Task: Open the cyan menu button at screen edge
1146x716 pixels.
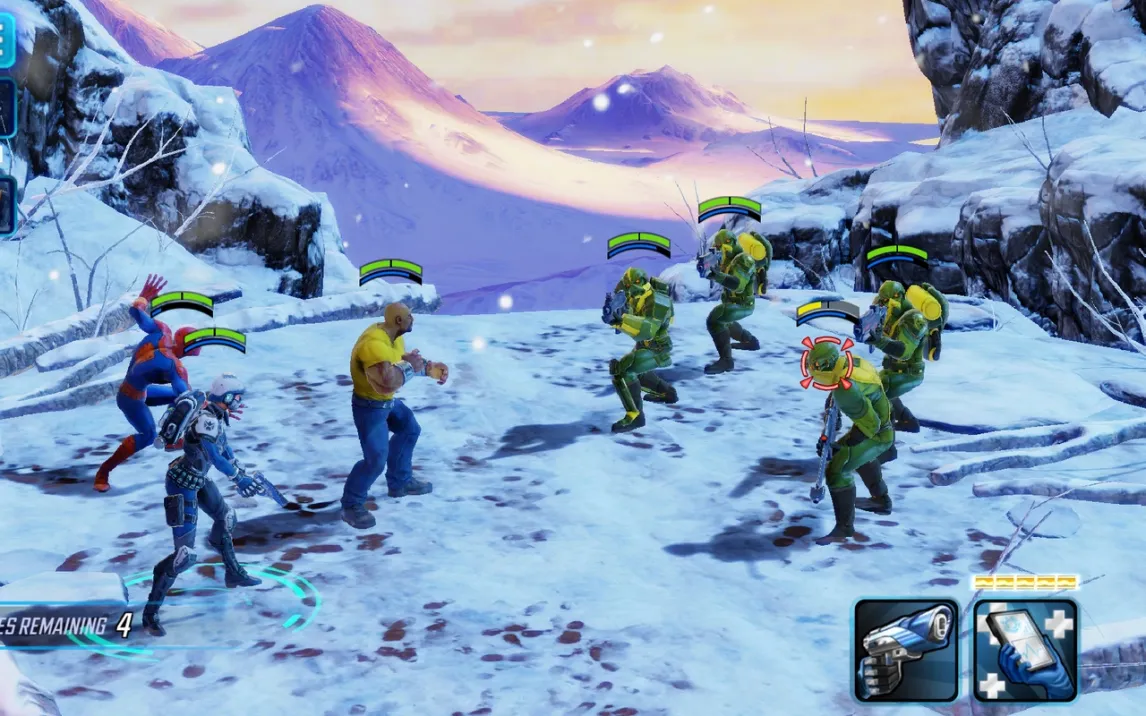Action: [6, 36]
